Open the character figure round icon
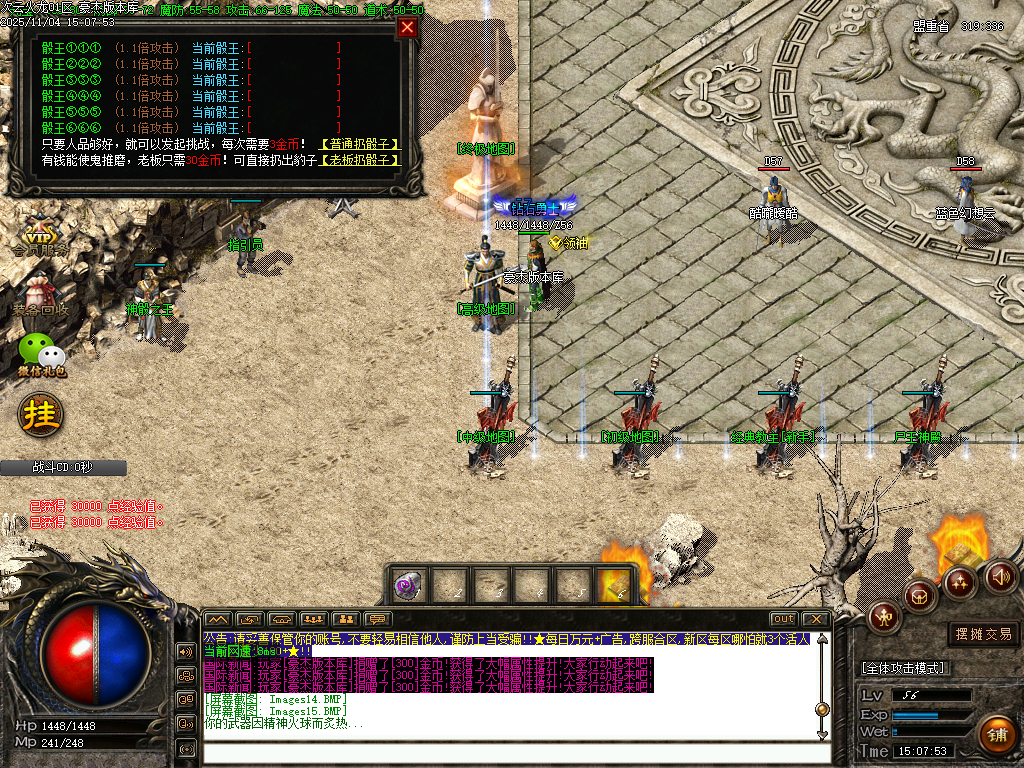The width and height of the screenshot is (1024, 768). 886,617
